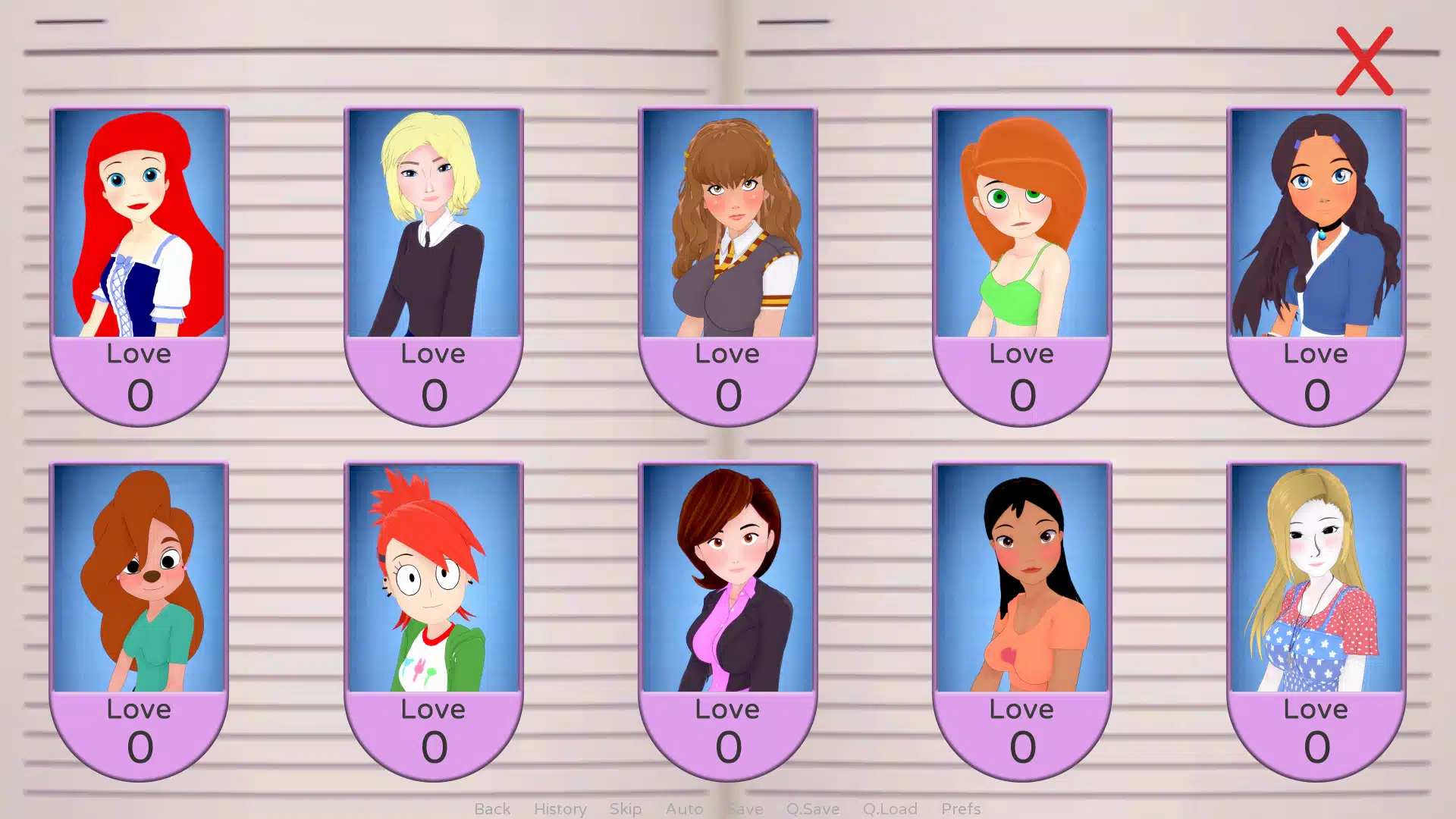This screenshot has height=819, width=1456.
Task: Open the Prefs menu
Action: (x=961, y=808)
